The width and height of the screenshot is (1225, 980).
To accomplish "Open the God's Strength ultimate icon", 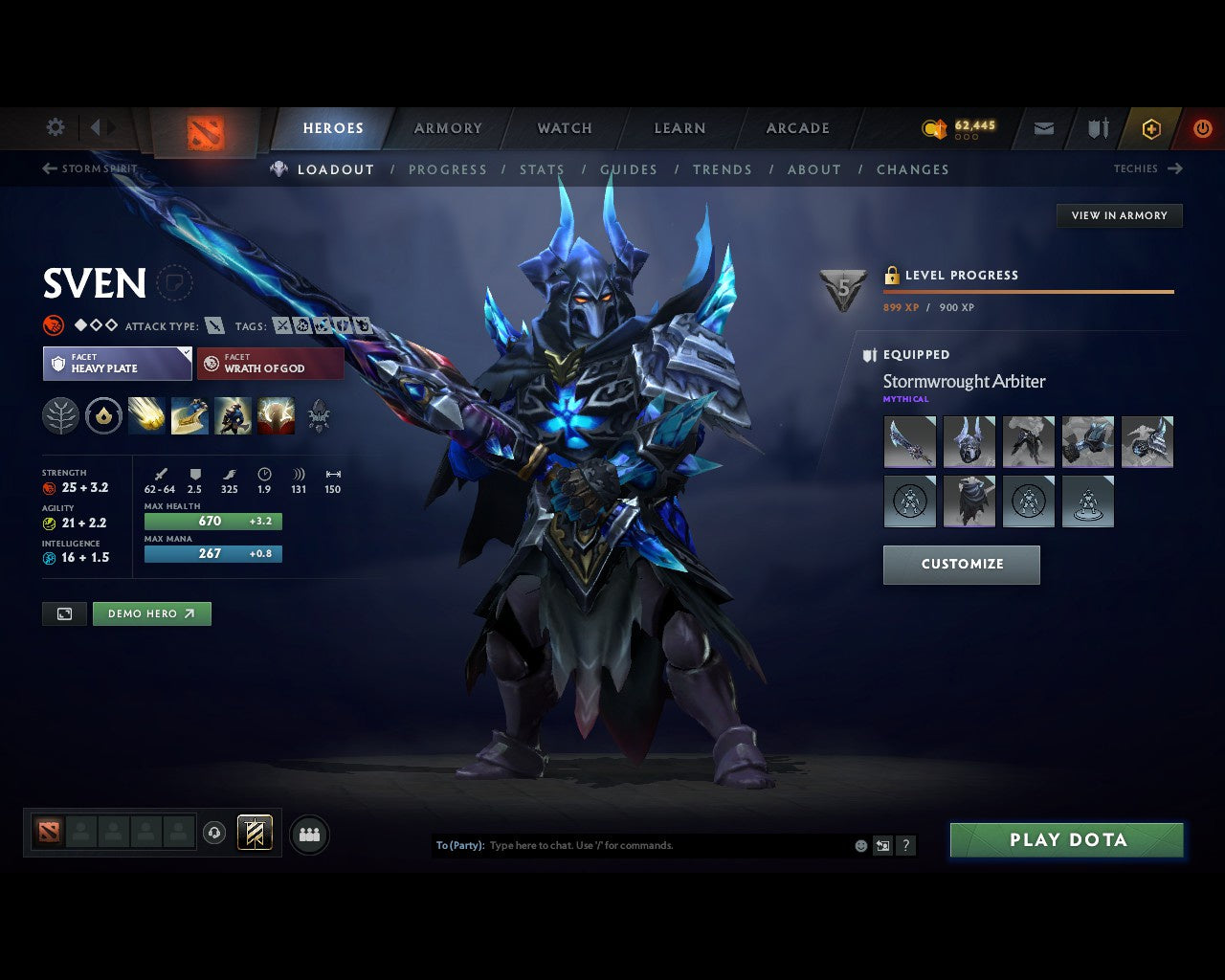I will [276, 415].
